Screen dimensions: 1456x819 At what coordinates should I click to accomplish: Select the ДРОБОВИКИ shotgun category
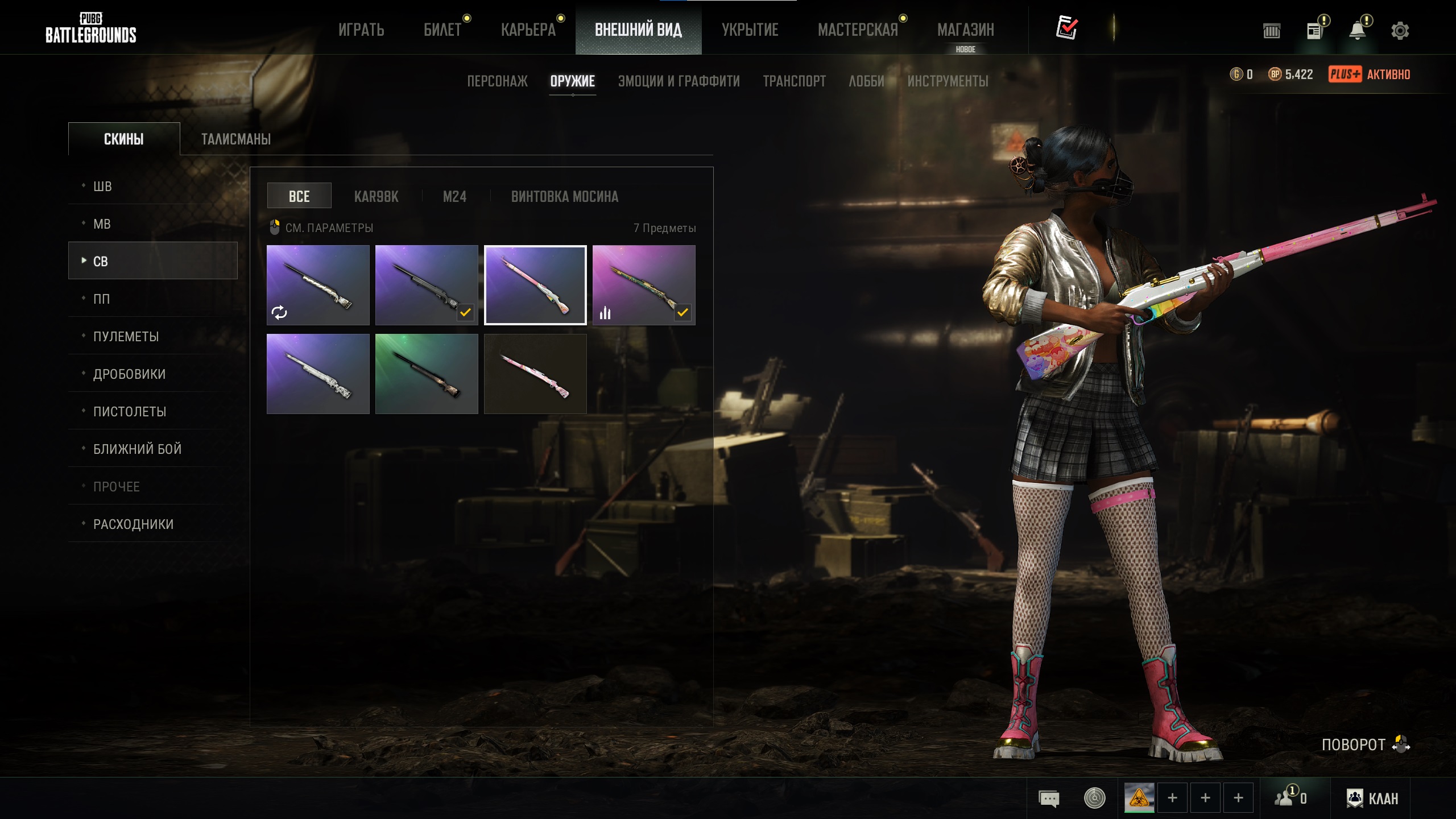129,374
